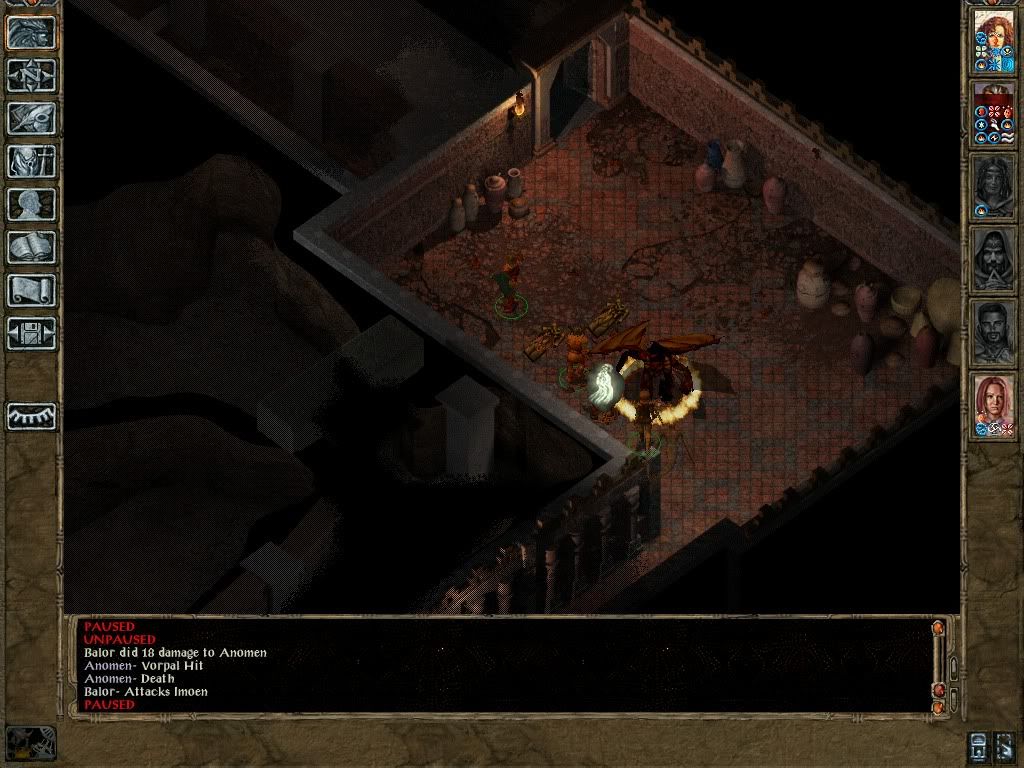Show the Character Record screen
The width and height of the screenshot is (1024, 768).
pyautogui.click(x=31, y=204)
